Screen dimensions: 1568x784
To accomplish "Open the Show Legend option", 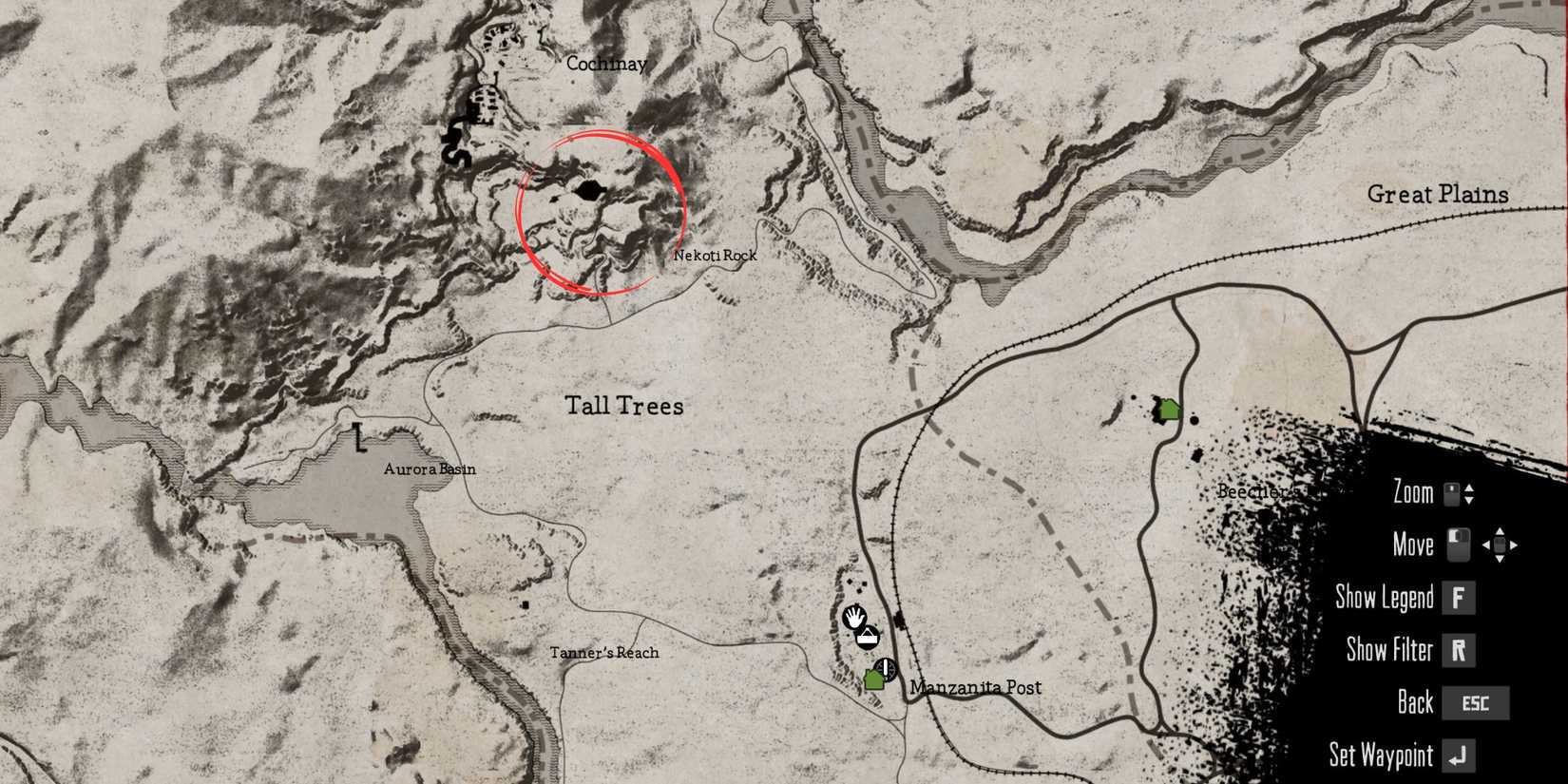I will [1385, 598].
